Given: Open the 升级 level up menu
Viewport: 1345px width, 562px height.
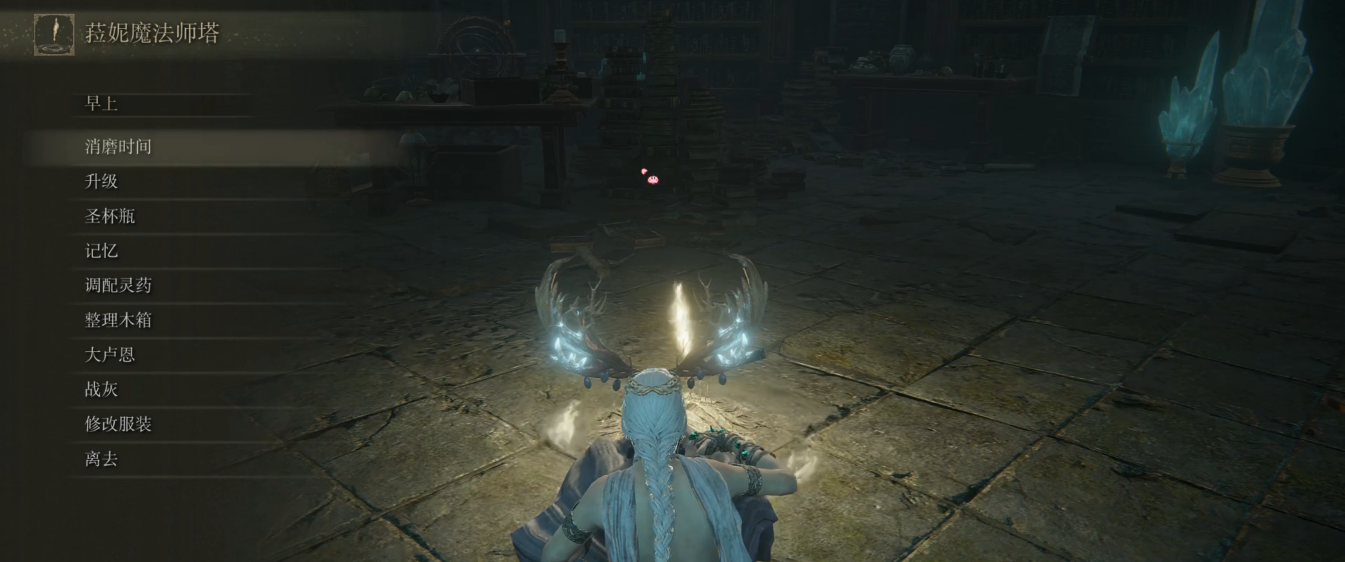Looking at the screenshot, I should coord(101,181).
